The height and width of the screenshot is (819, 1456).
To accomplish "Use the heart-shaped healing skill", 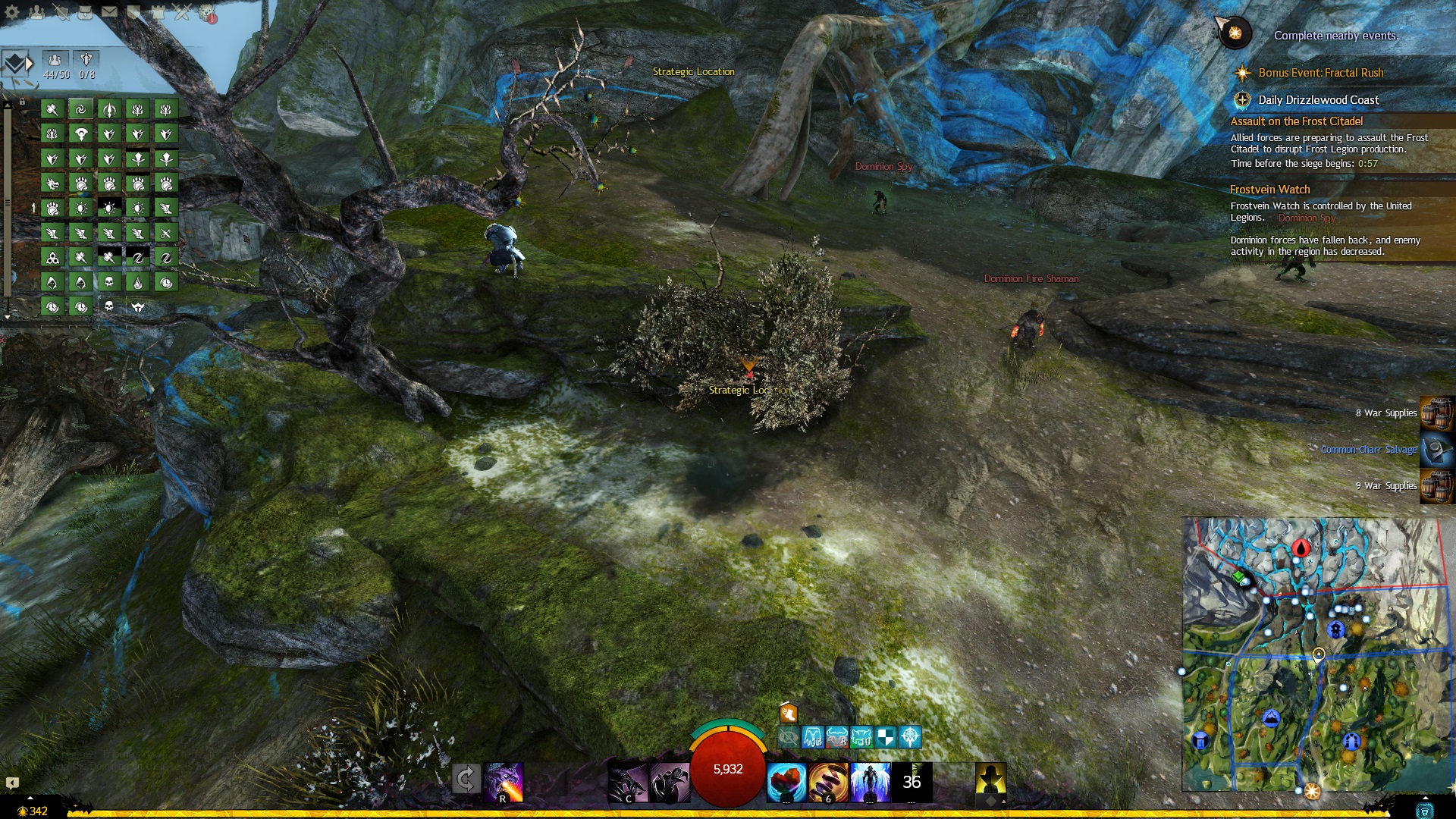I will 786,782.
